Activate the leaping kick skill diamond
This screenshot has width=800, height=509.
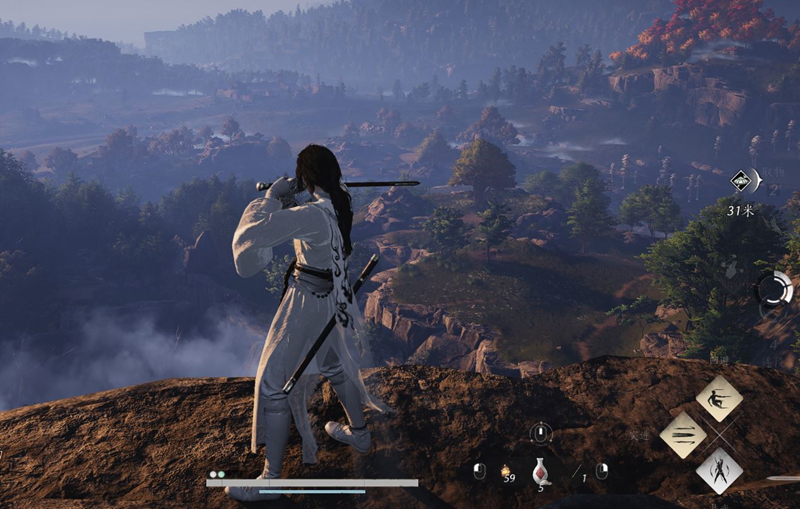pos(719,399)
